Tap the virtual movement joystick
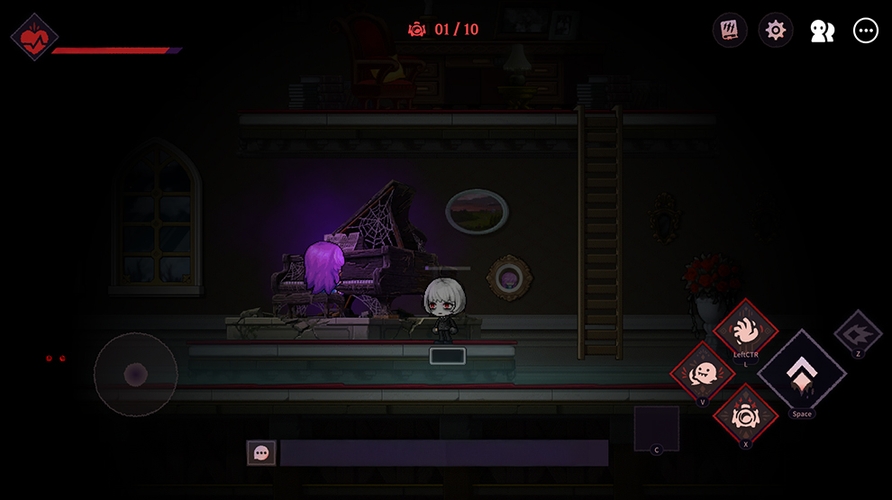This screenshot has height=500, width=892. pyautogui.click(x=136, y=375)
